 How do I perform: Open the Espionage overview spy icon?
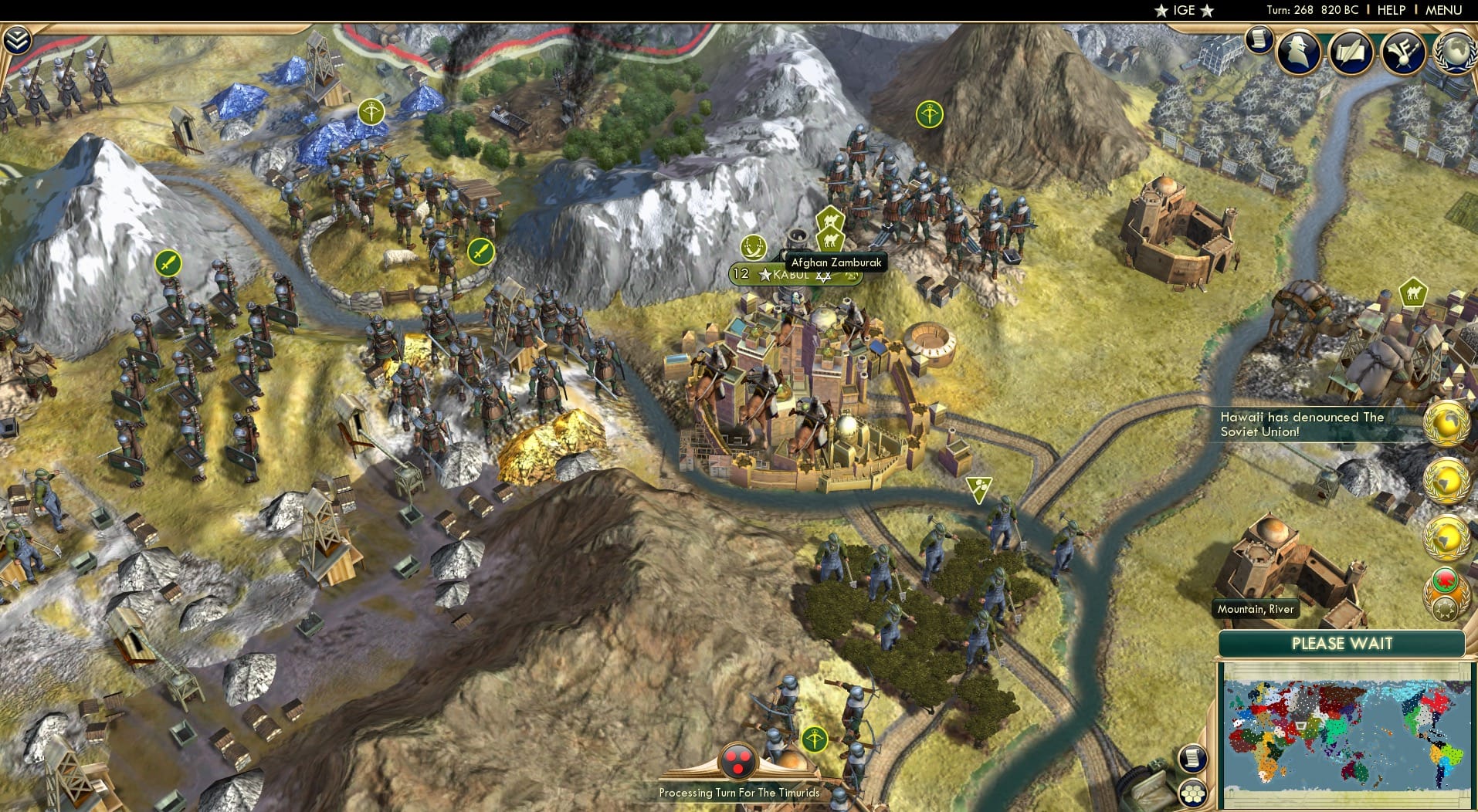point(1299,52)
